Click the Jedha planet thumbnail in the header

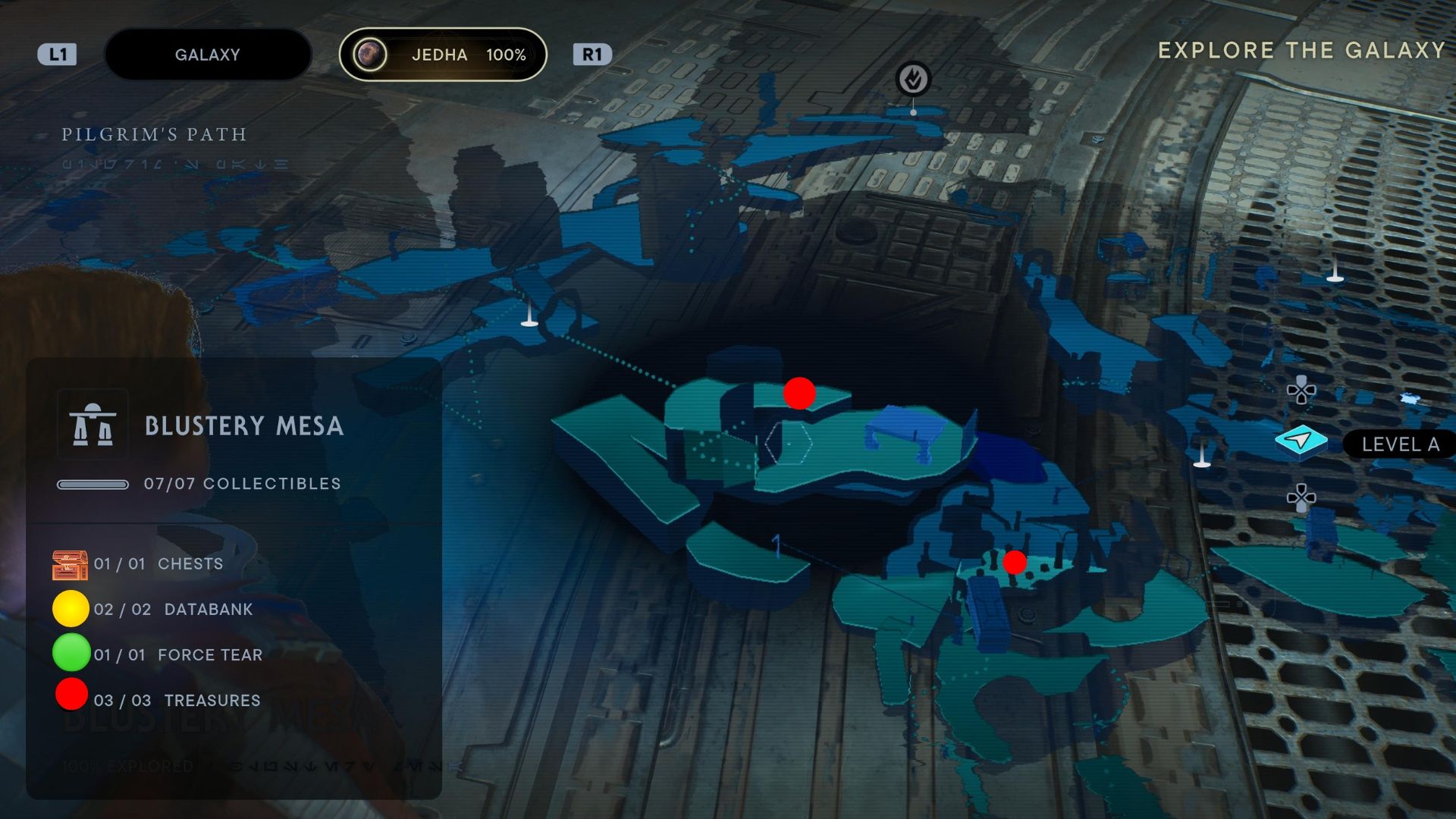[371, 54]
